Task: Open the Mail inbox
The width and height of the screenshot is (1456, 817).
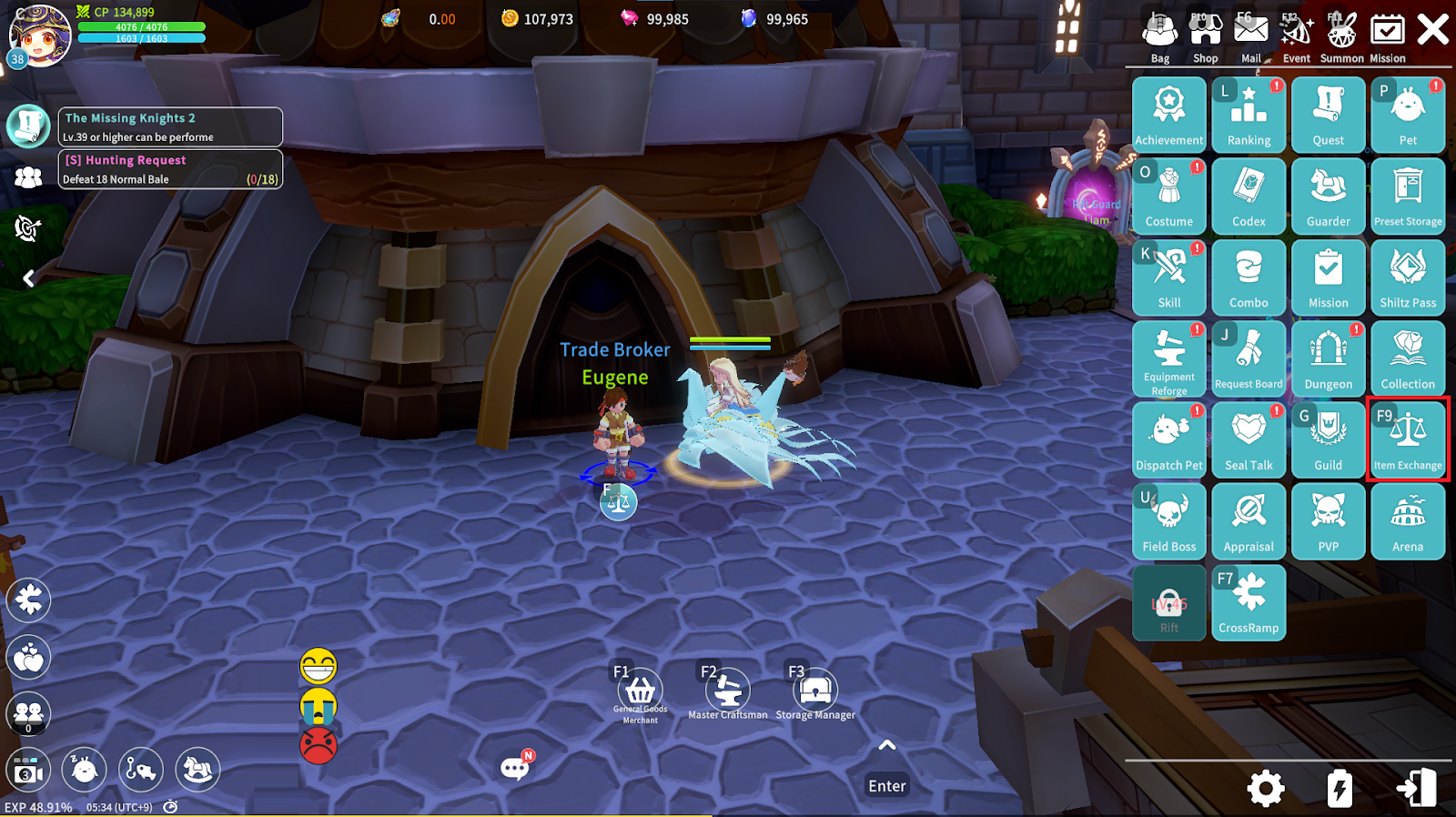Action: point(1251,36)
